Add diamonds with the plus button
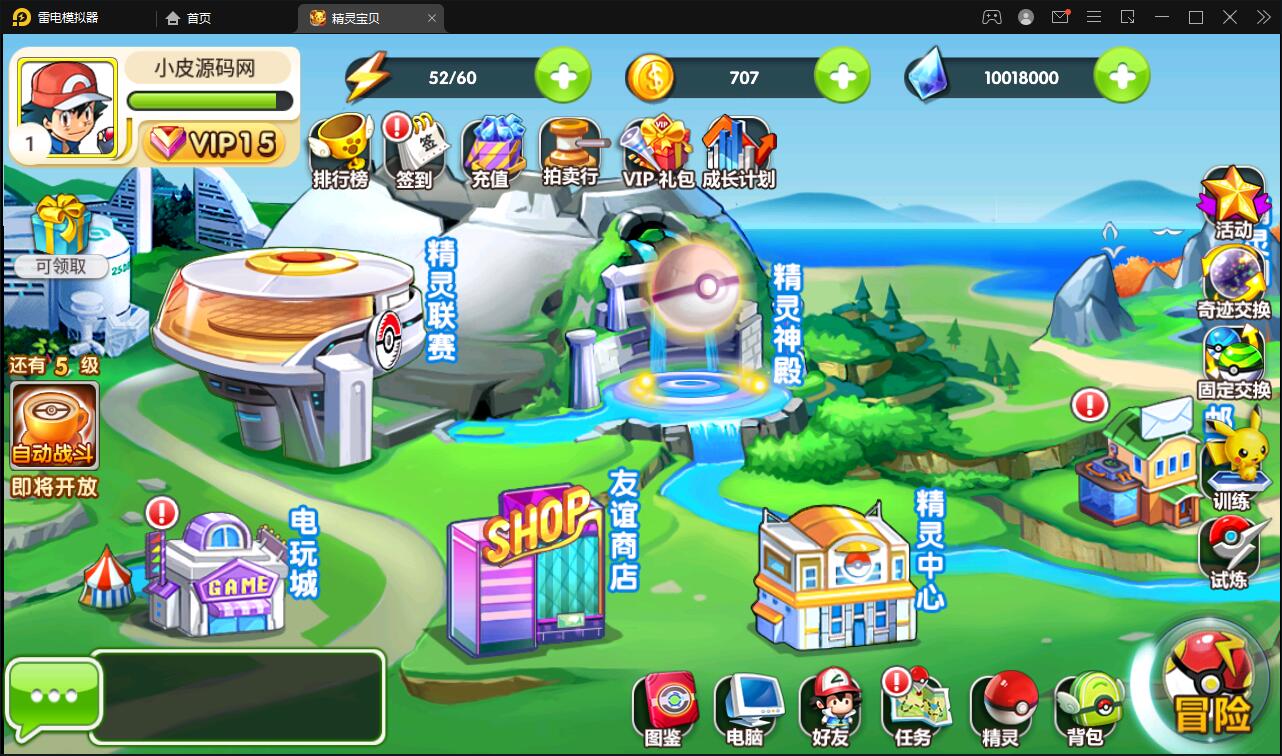1282x756 pixels. click(x=1122, y=77)
